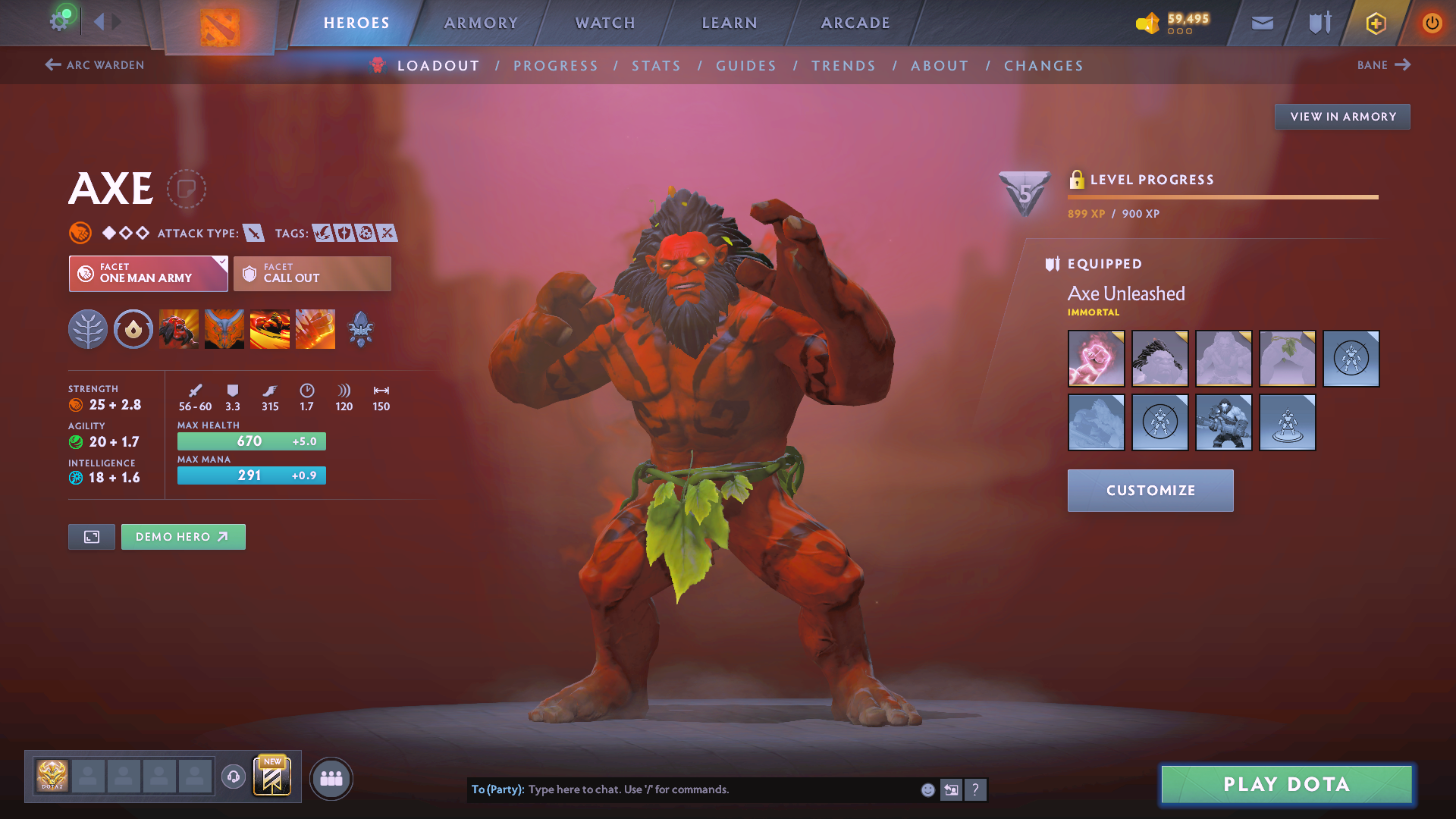Go back to previous hero Arc Warden
The image size is (1456, 819).
tap(95, 65)
